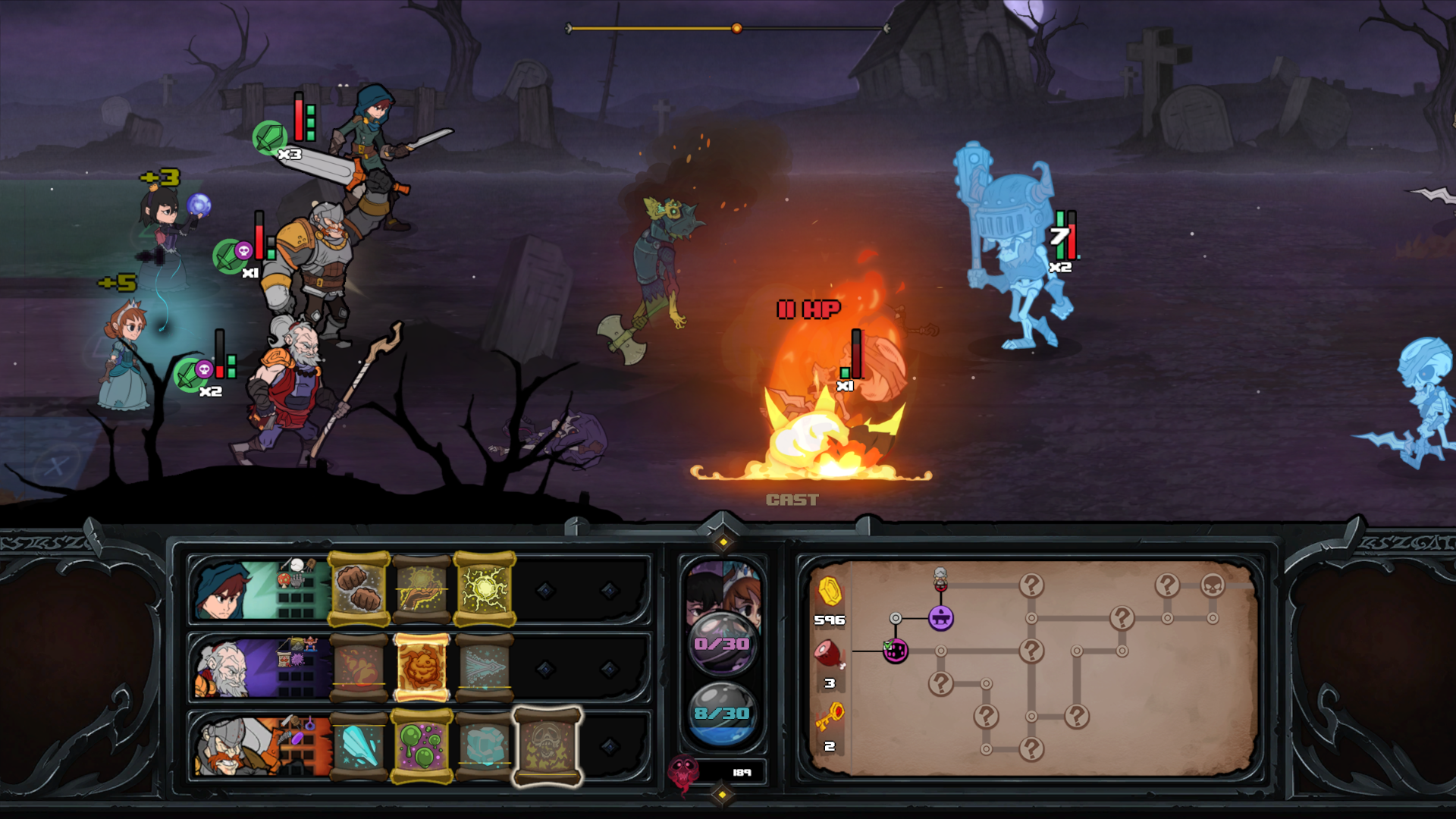Choose the outlined skull scroll
Viewport: 1456px width, 819px height.
tap(548, 746)
